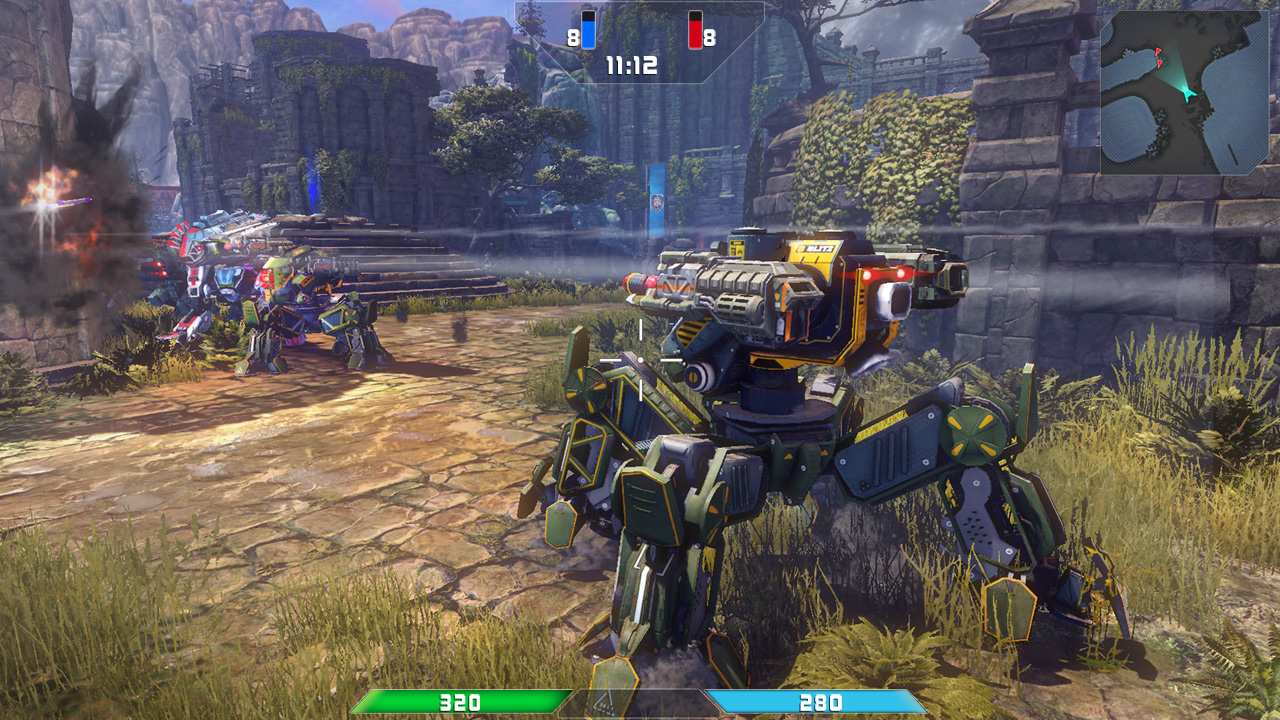Select the player arrow on the minimap
Image resolution: width=1280 pixels, height=720 pixels.
pos(1189,93)
